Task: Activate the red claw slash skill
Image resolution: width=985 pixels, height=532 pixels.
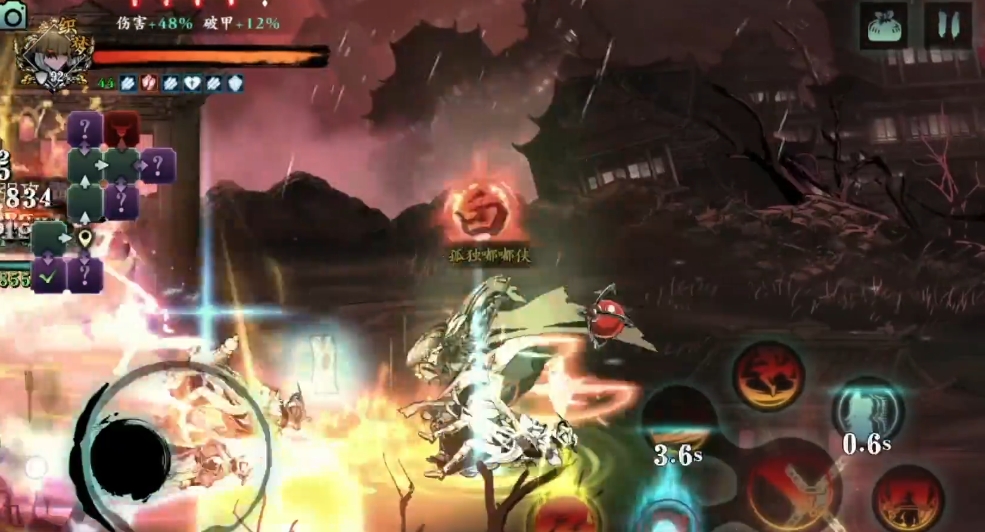Action: click(768, 375)
